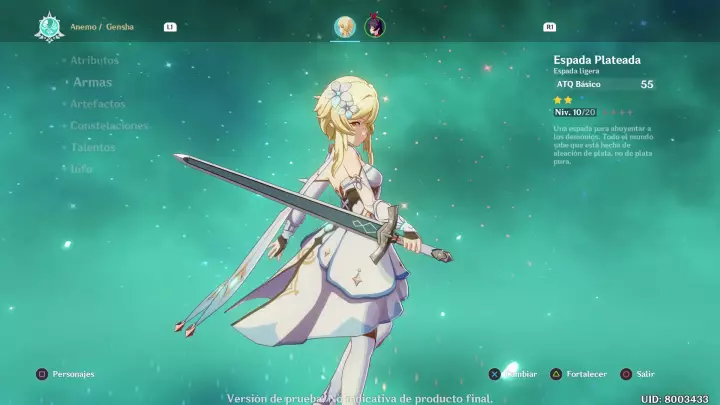Switch to the dark-haired character portrait

[x=375, y=27]
